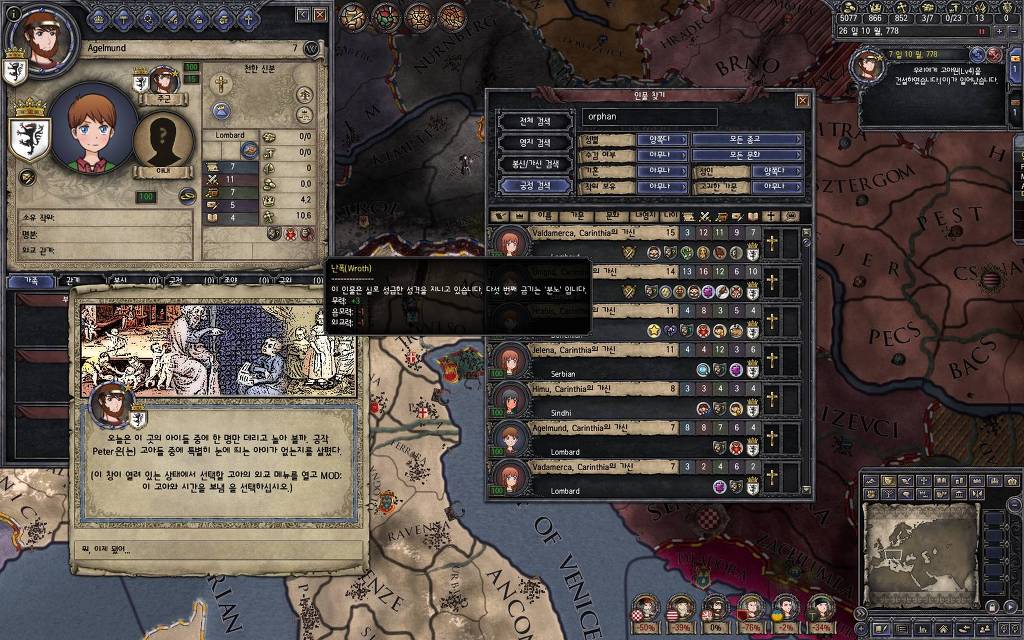Switch to the 가족 family tab
Viewport: 1024px width, 640px height.
point(28,281)
